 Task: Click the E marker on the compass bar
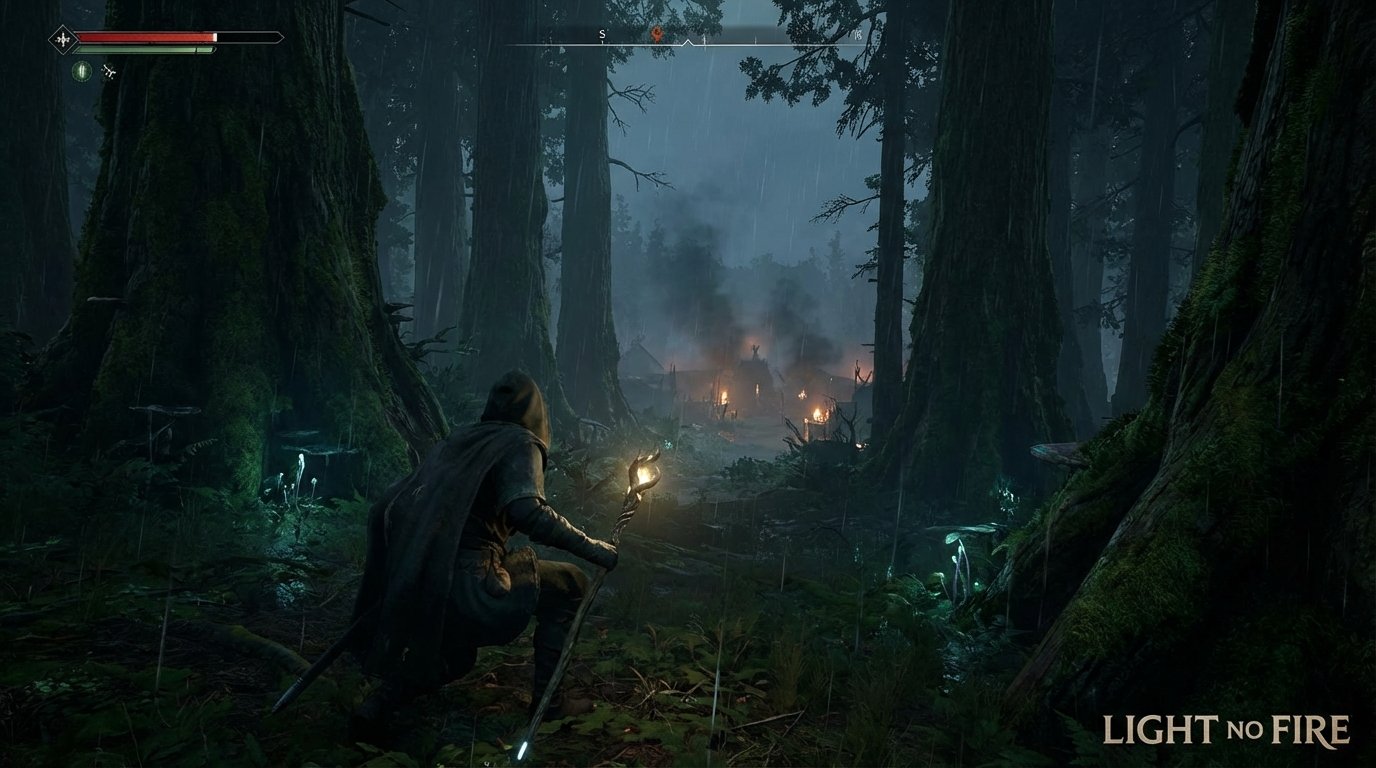(858, 33)
